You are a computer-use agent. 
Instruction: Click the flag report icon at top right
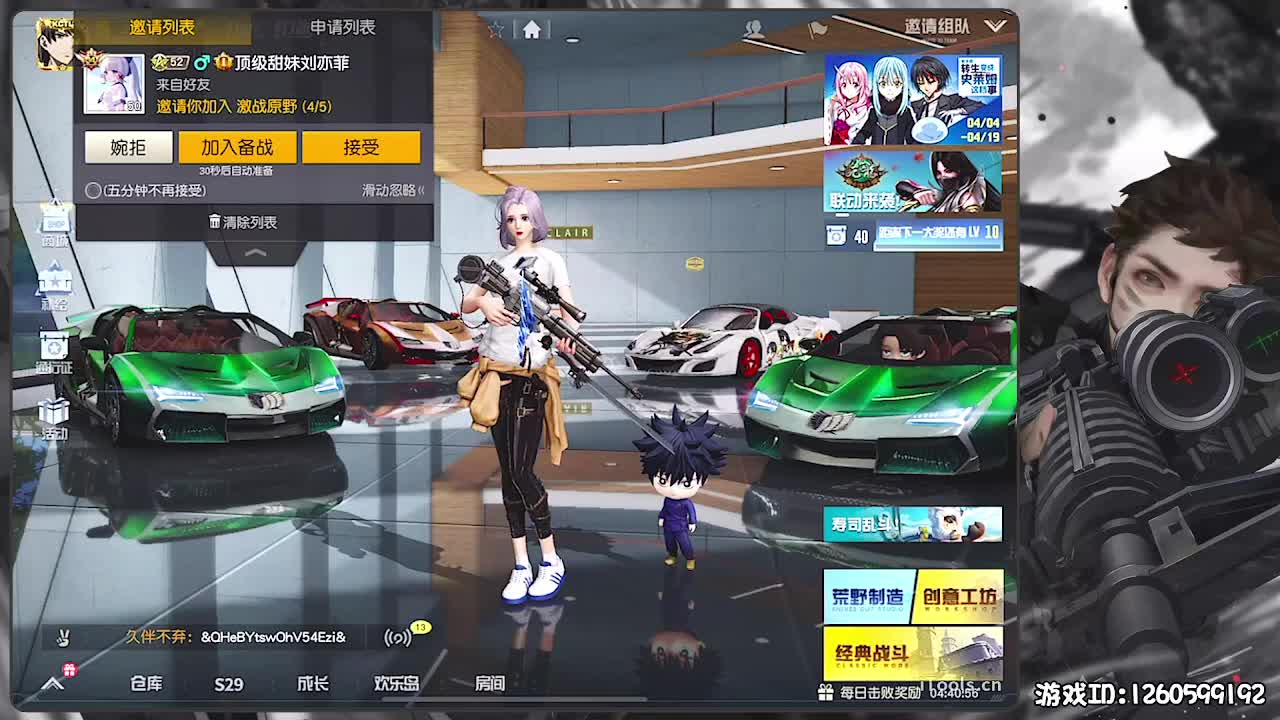point(817,29)
